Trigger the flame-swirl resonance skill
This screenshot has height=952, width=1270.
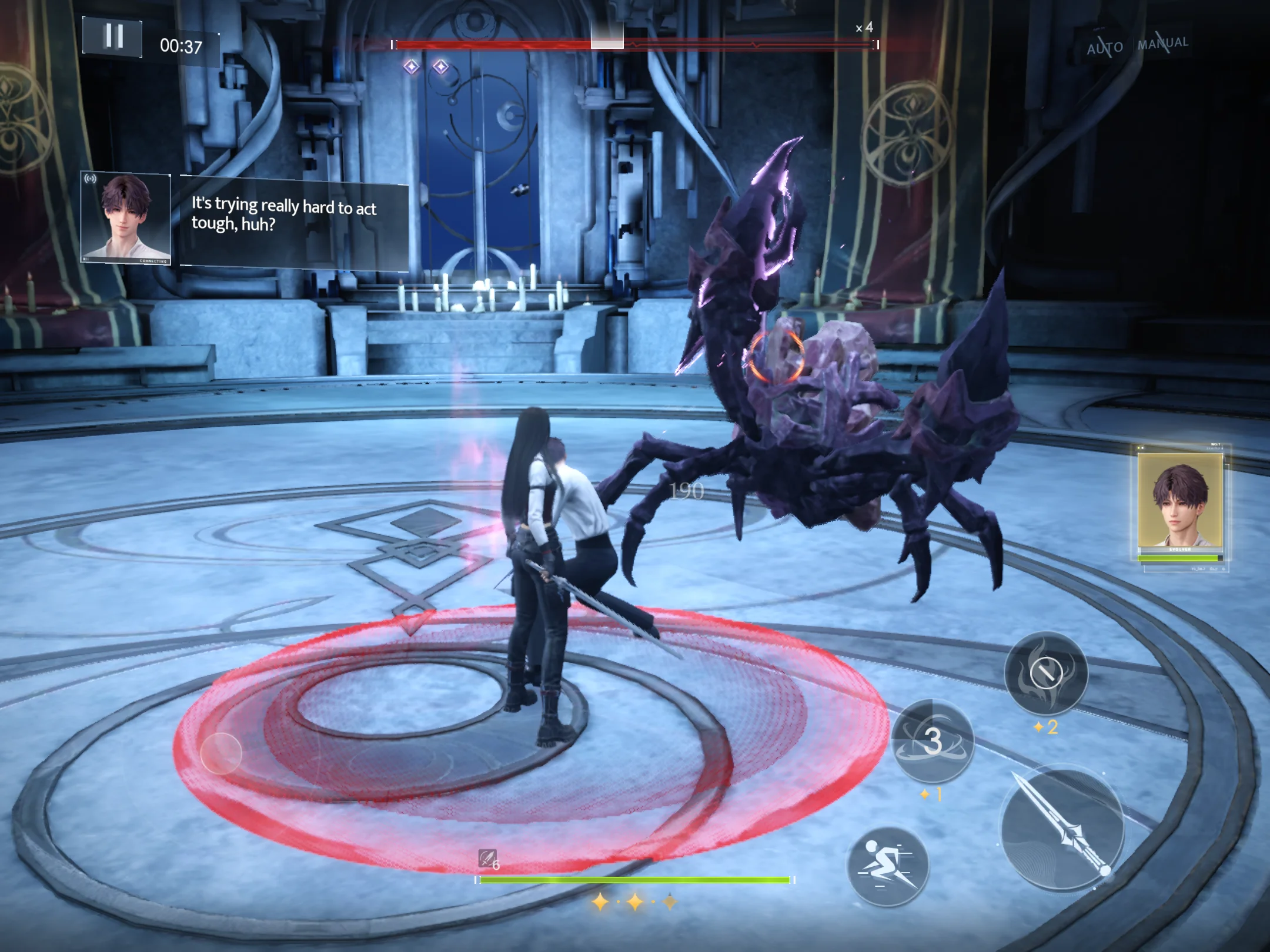[1045, 673]
